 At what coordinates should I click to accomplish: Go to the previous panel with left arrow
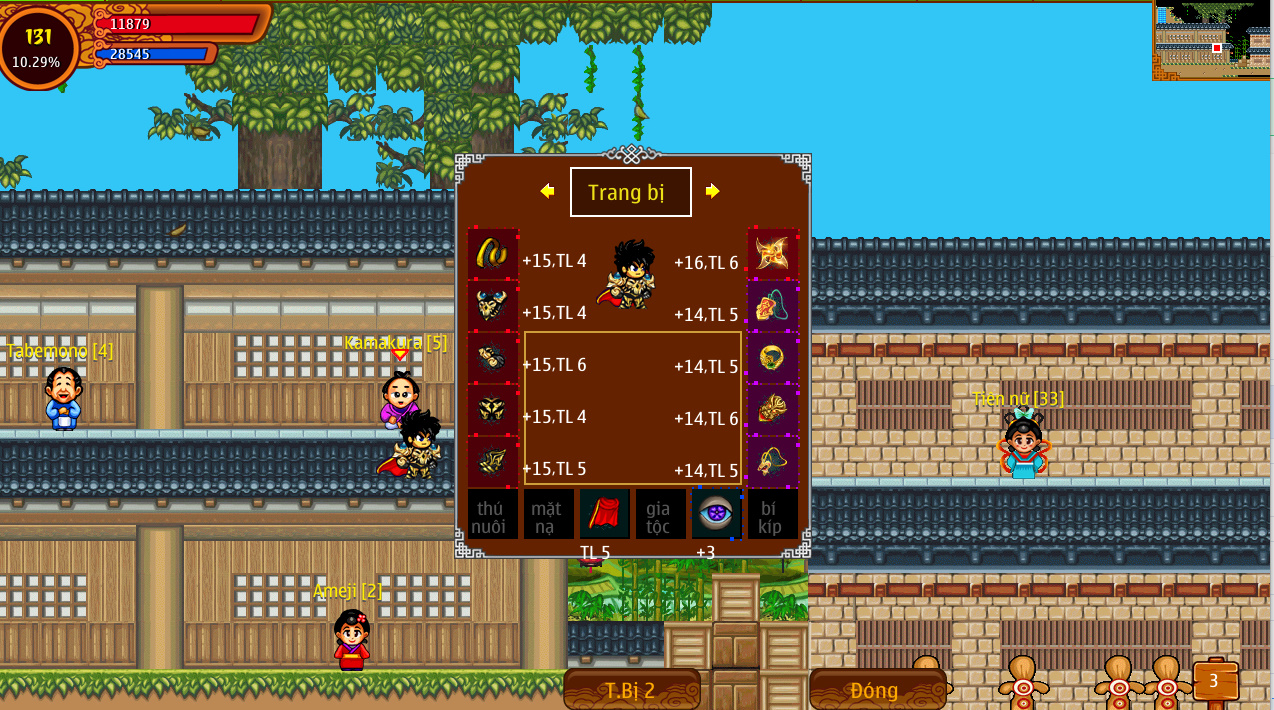(547, 191)
